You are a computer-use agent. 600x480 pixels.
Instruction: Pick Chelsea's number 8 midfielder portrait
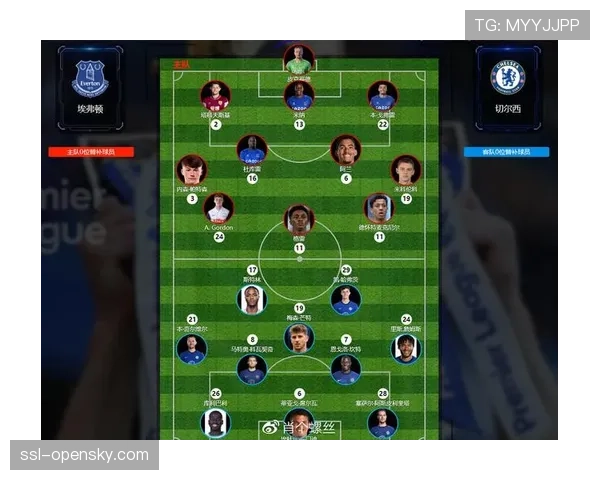point(252,369)
